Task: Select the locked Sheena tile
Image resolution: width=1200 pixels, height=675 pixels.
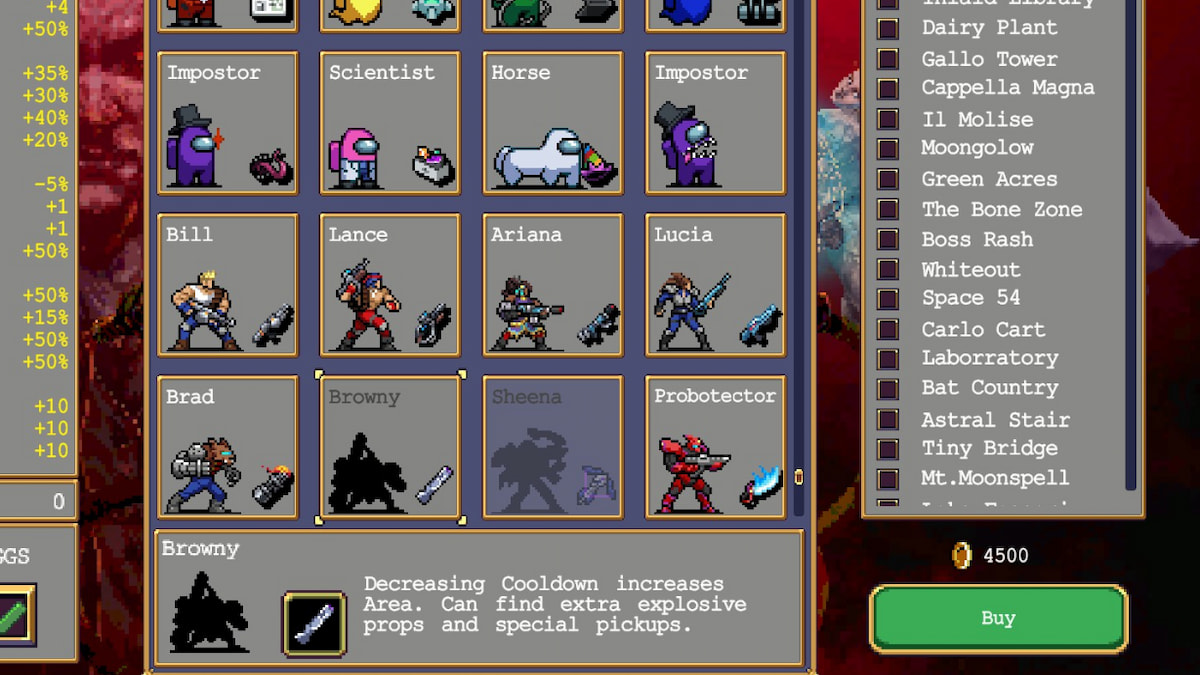Action: (553, 446)
